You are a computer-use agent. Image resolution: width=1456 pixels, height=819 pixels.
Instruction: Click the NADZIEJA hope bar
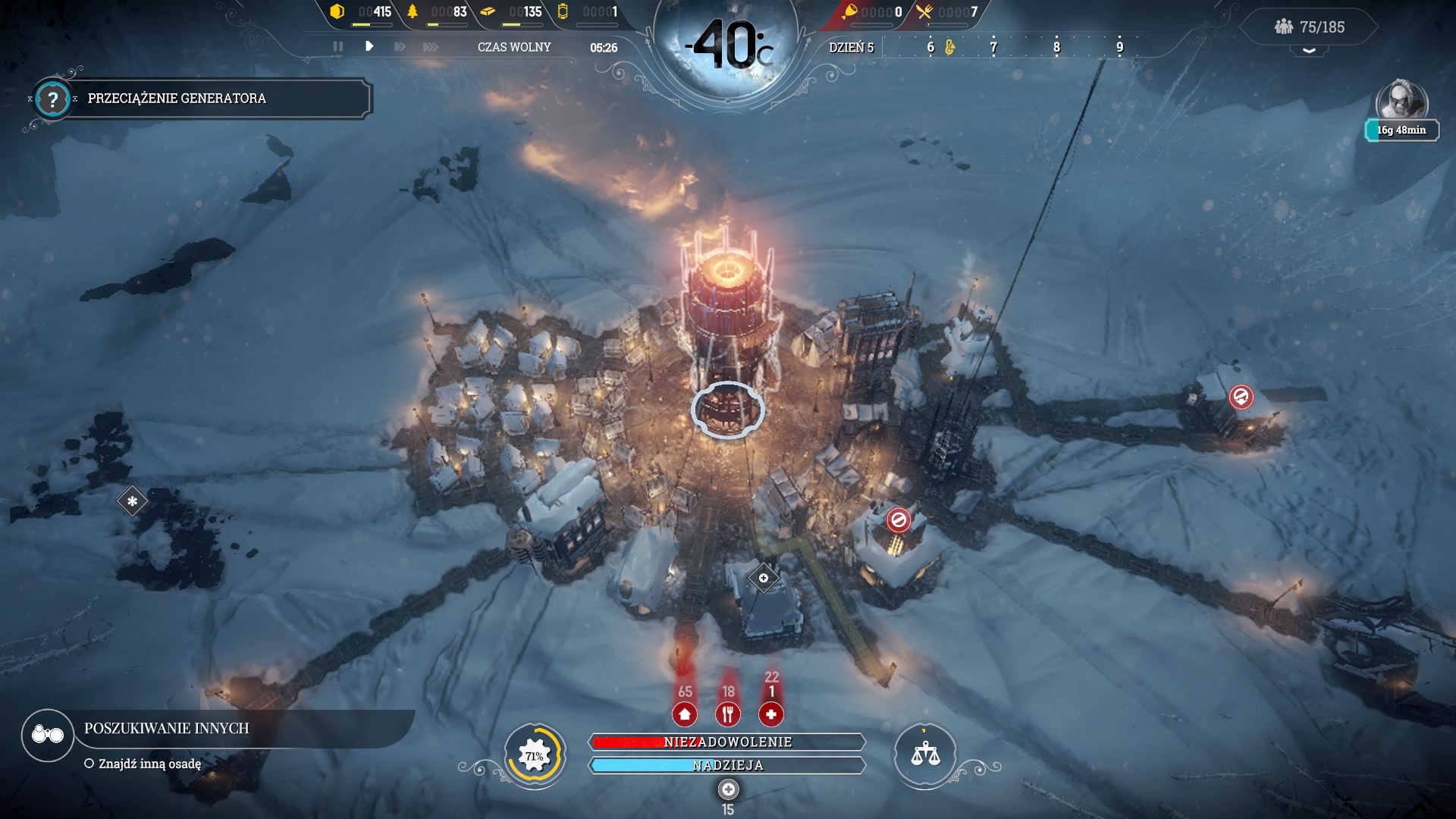726,766
